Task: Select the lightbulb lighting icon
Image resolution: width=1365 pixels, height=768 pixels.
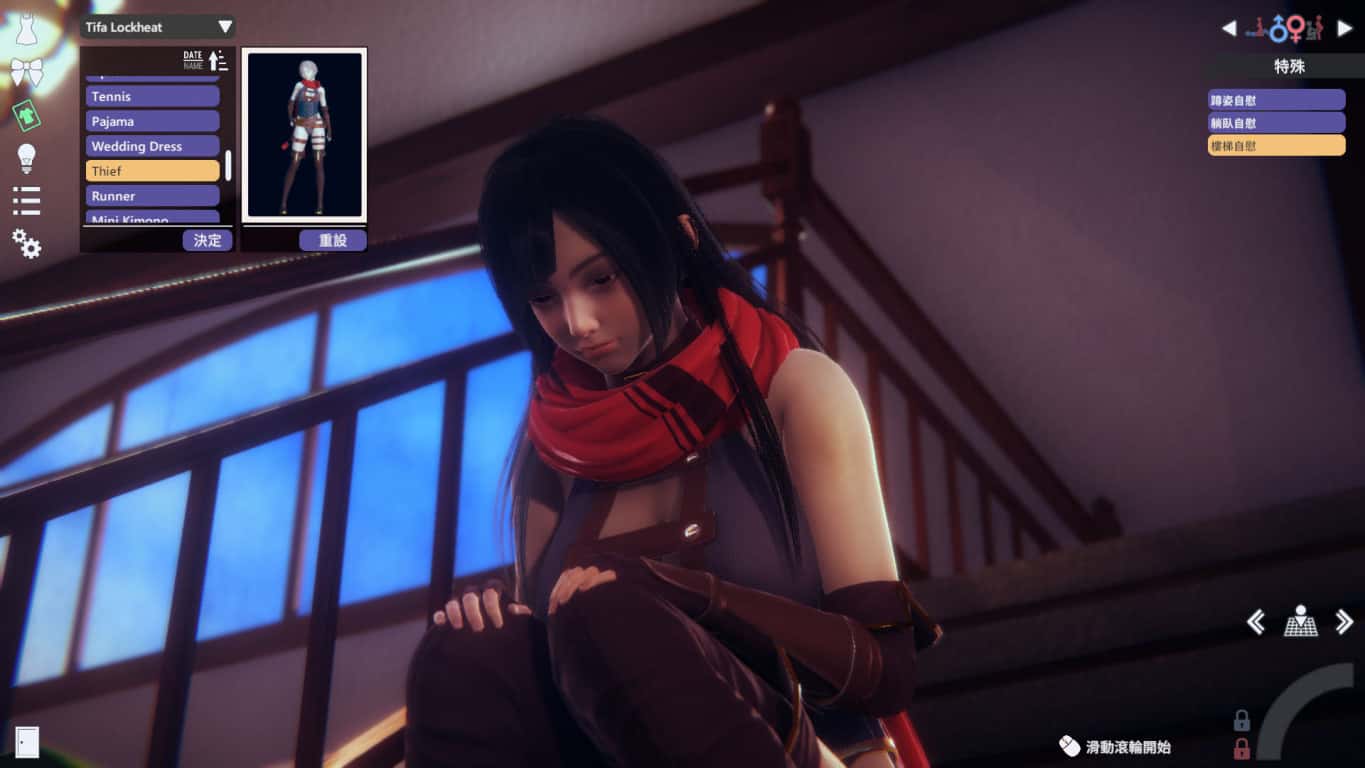Action: point(27,160)
